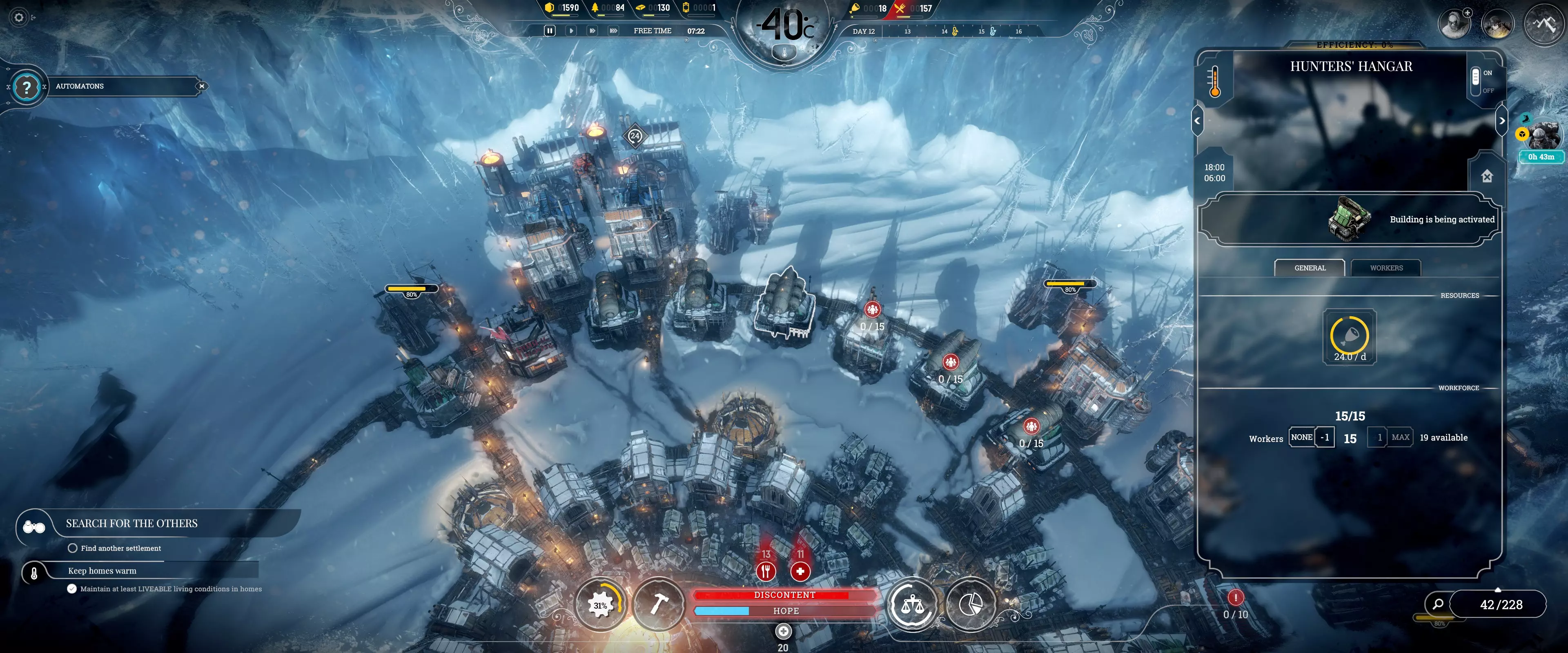
Task: Go to previous building with left arrow
Action: click(x=1197, y=120)
